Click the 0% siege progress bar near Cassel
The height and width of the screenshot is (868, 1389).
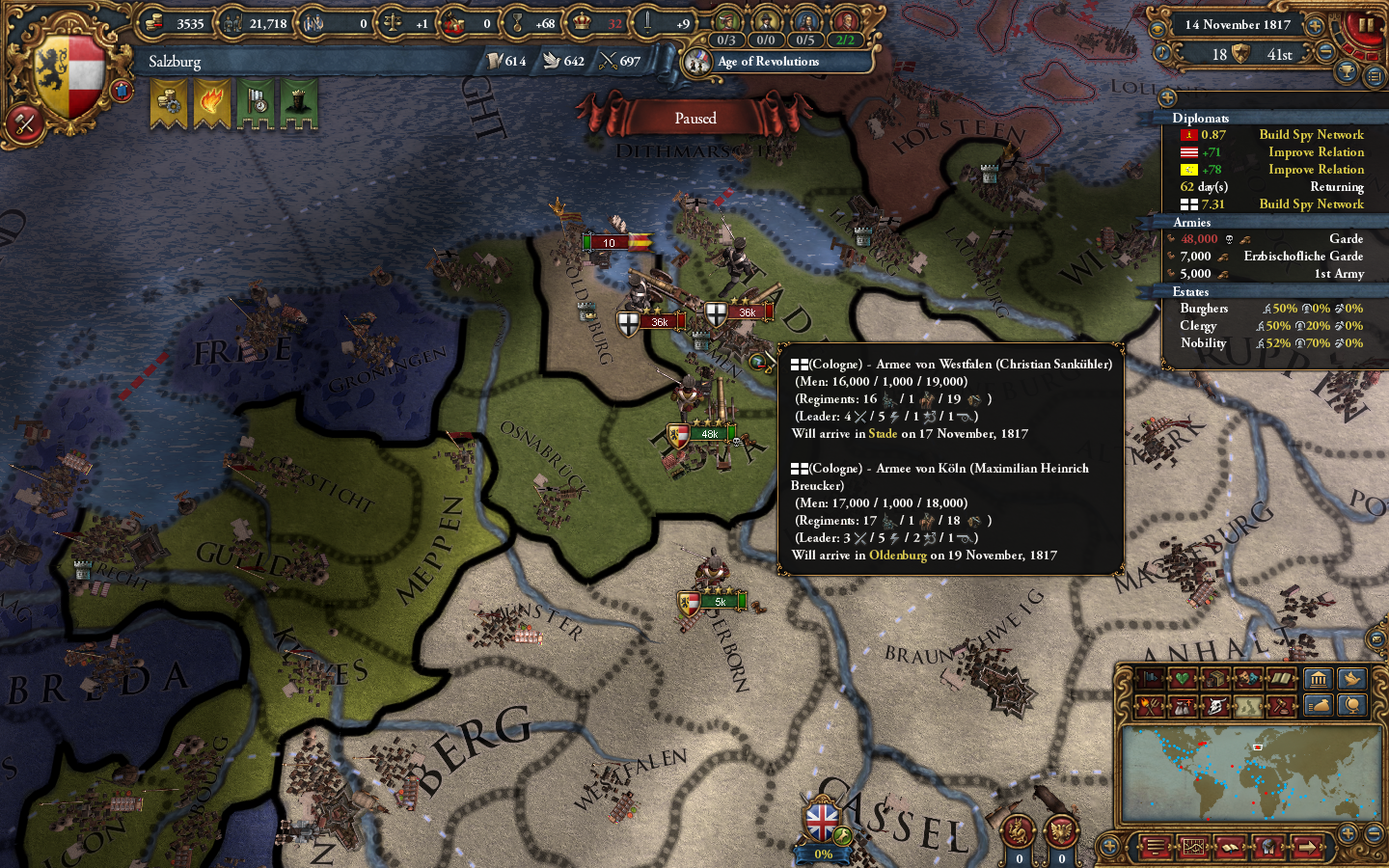823,854
